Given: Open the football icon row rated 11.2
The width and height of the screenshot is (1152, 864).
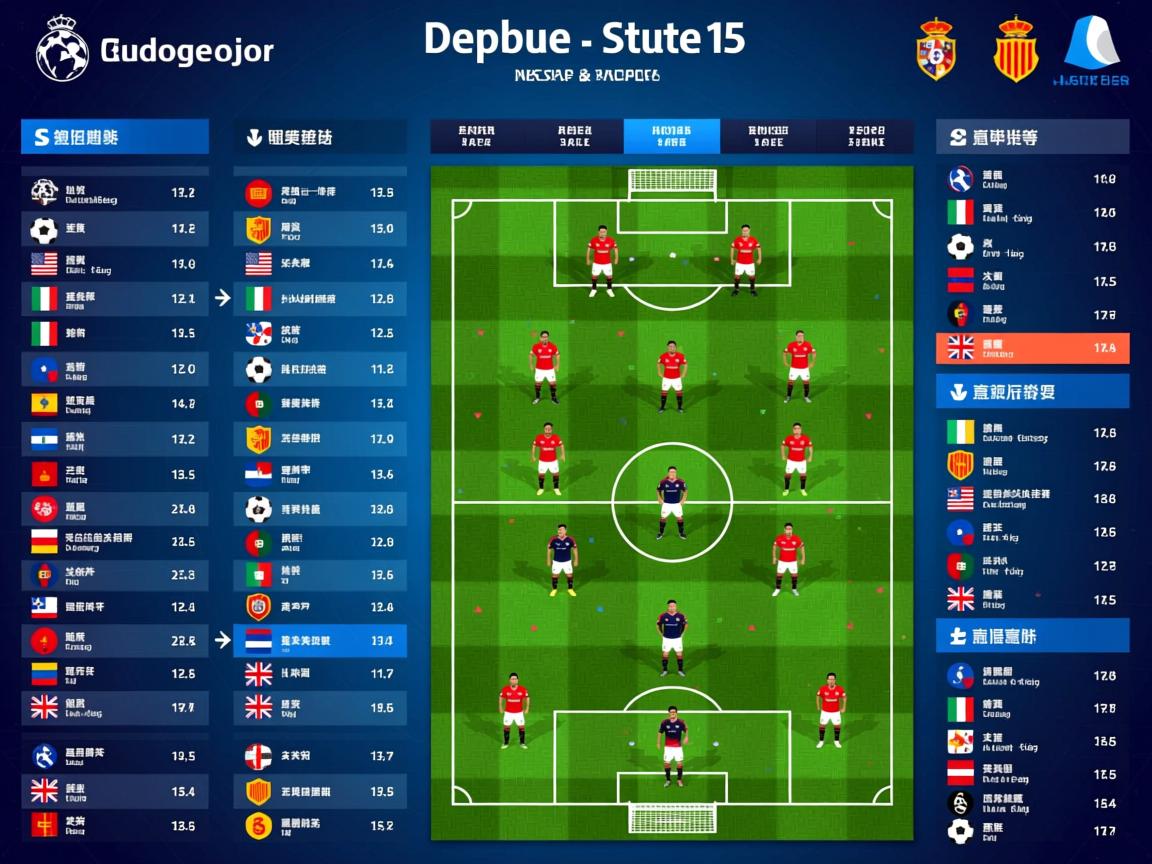Looking at the screenshot, I should pyautogui.click(x=320, y=369).
